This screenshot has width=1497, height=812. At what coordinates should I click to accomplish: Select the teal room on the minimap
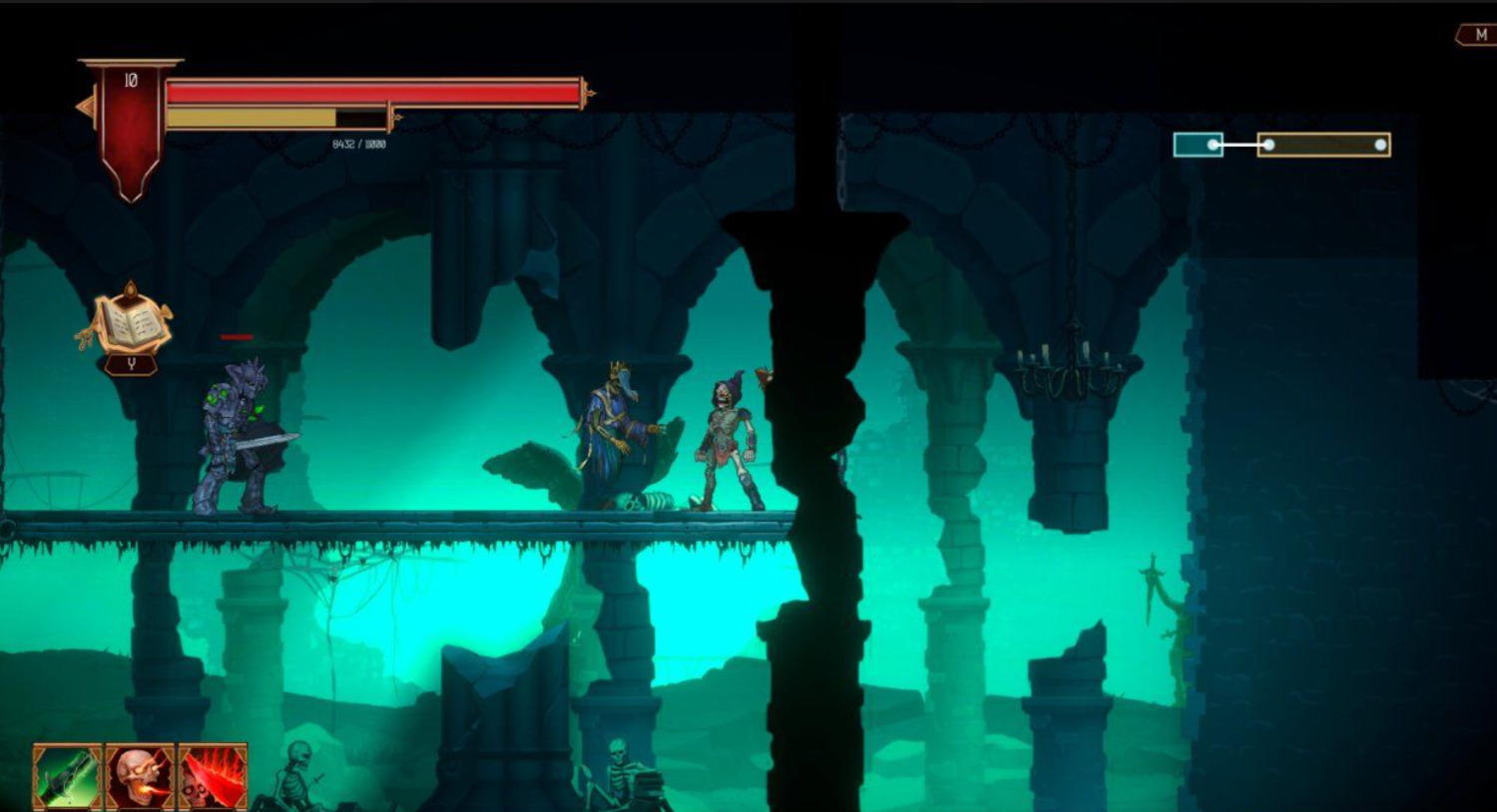point(1198,145)
